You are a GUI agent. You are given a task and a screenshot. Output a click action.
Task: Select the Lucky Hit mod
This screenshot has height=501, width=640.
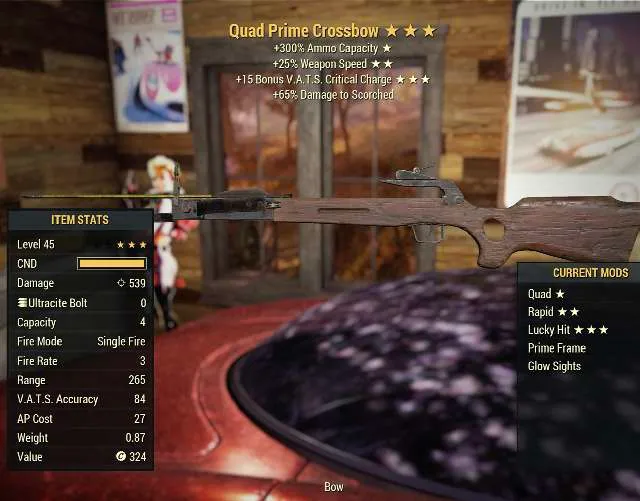pos(567,330)
